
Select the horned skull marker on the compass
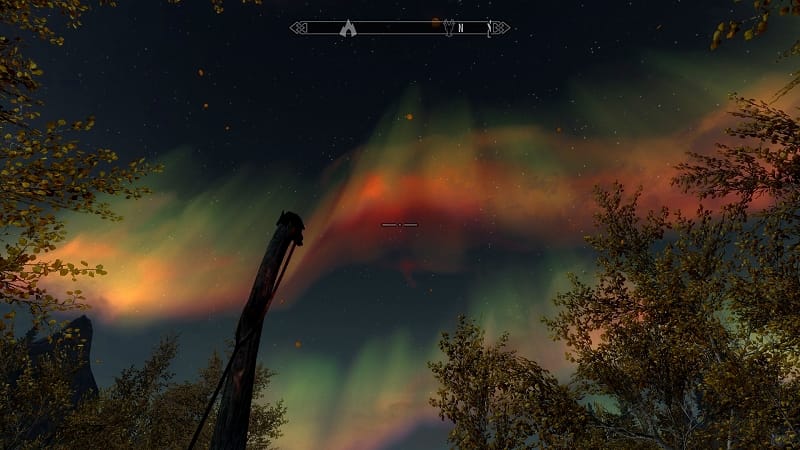(x=448, y=28)
